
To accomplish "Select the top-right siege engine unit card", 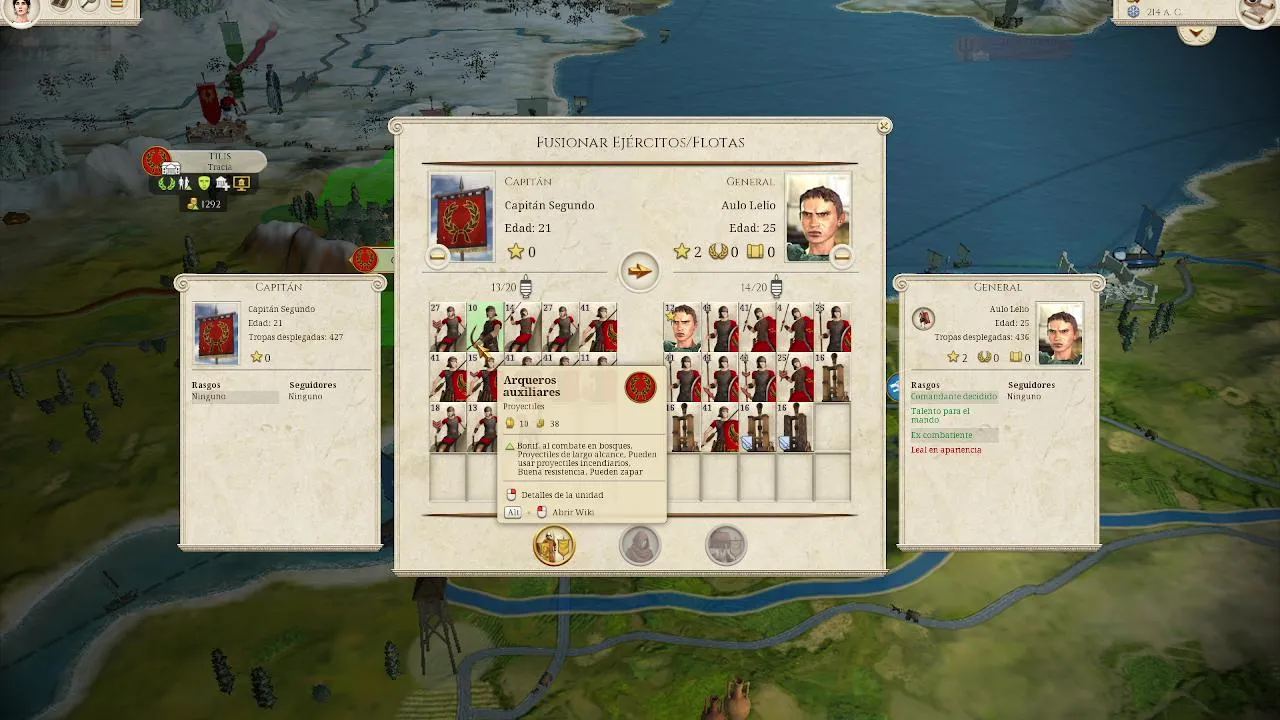I will [x=832, y=377].
